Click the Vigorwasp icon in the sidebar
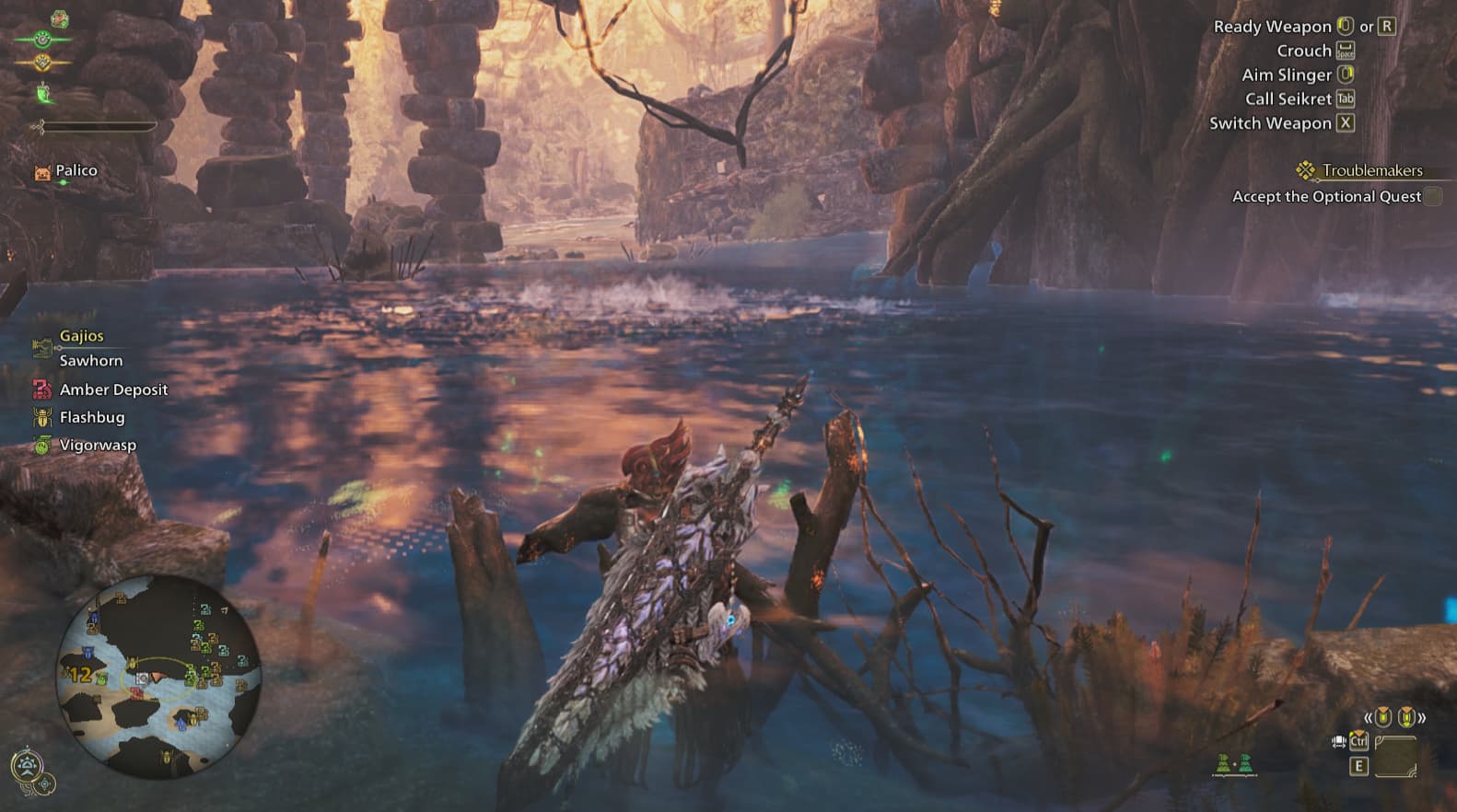Image resolution: width=1457 pixels, height=812 pixels. point(41,445)
